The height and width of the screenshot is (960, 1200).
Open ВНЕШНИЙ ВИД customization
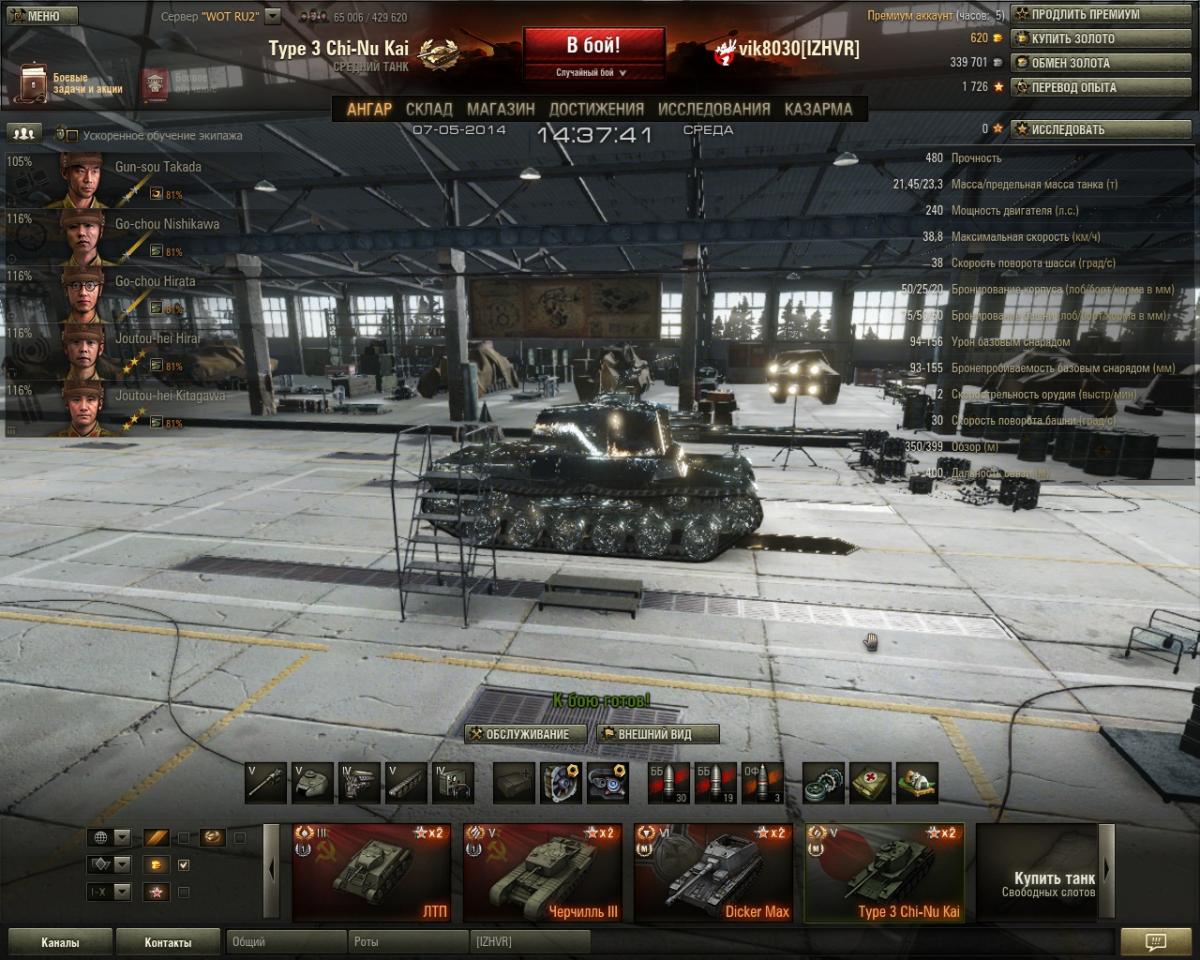657,734
